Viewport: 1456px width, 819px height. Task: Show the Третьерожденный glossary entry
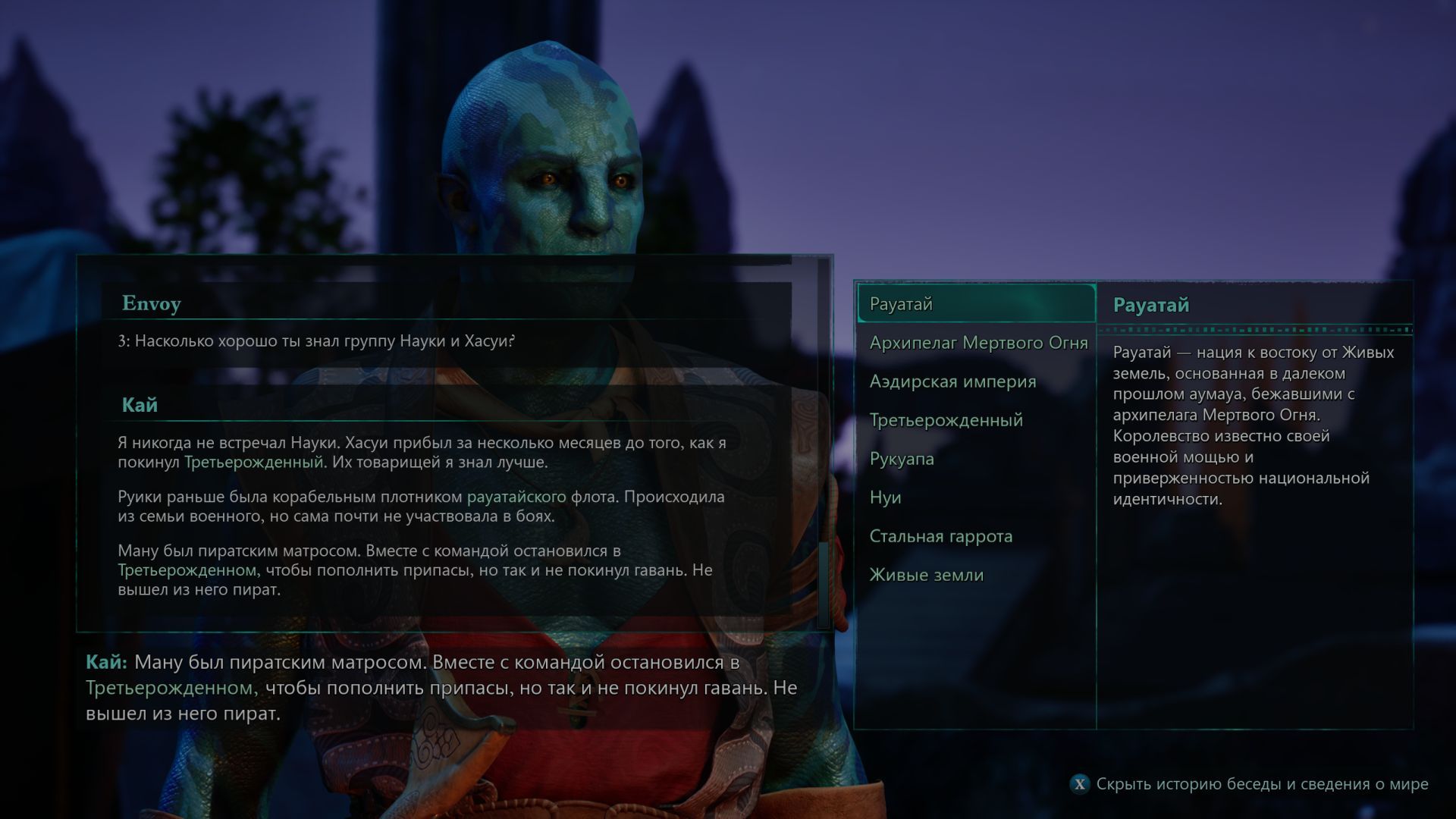[946, 420]
